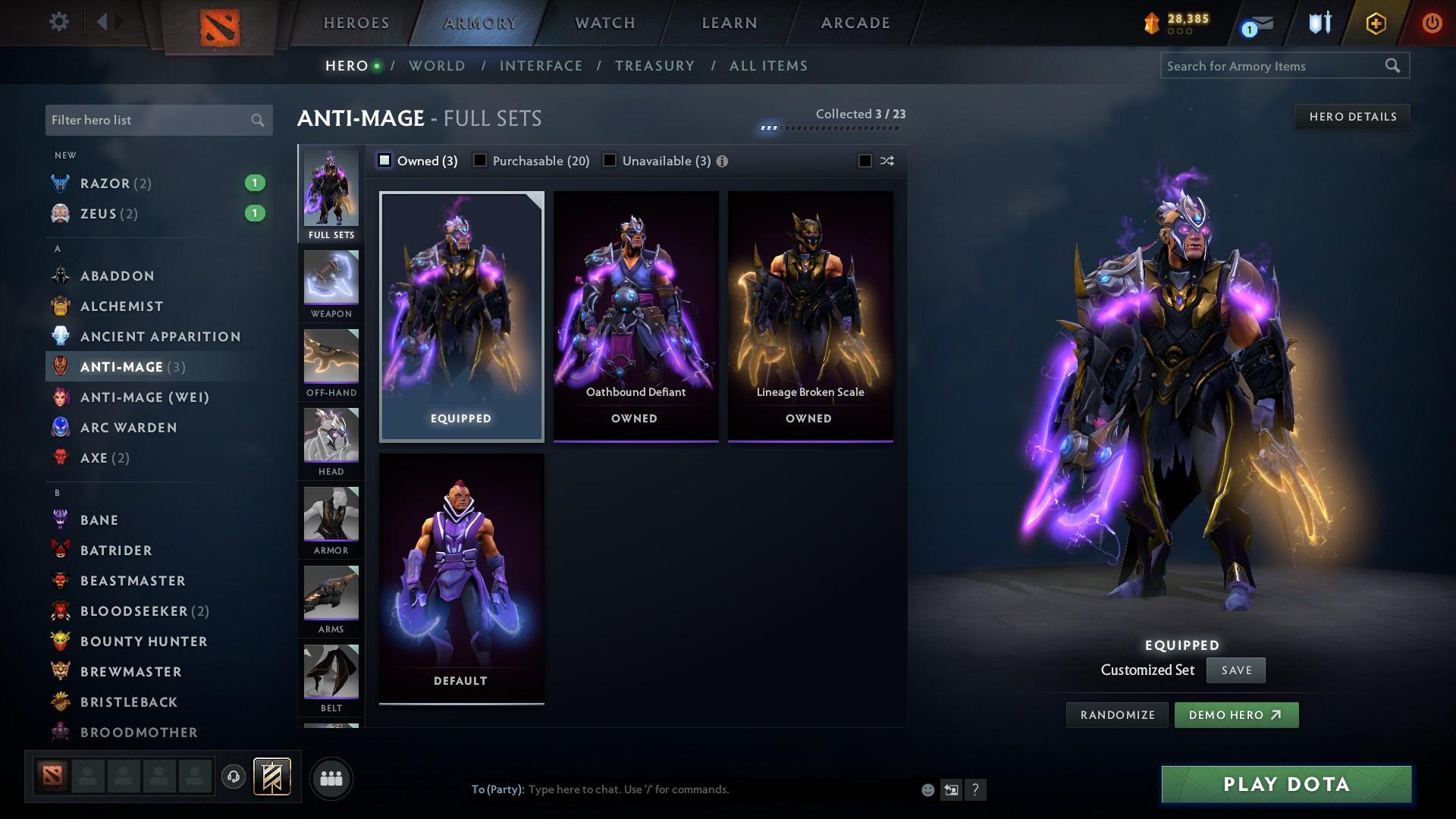The height and width of the screenshot is (819, 1456).
Task: Open Dota Plus with the hexagon plus icon
Action: [x=1374, y=23]
